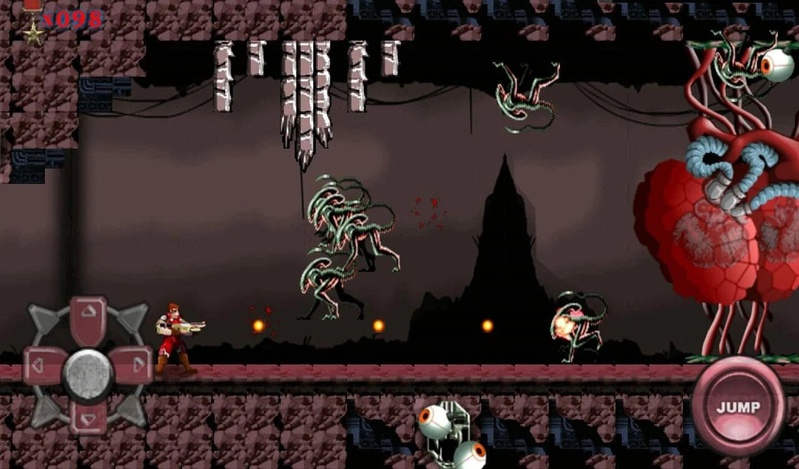Crouch with the d-pad down arrow
799x469 pixels.
(88, 417)
